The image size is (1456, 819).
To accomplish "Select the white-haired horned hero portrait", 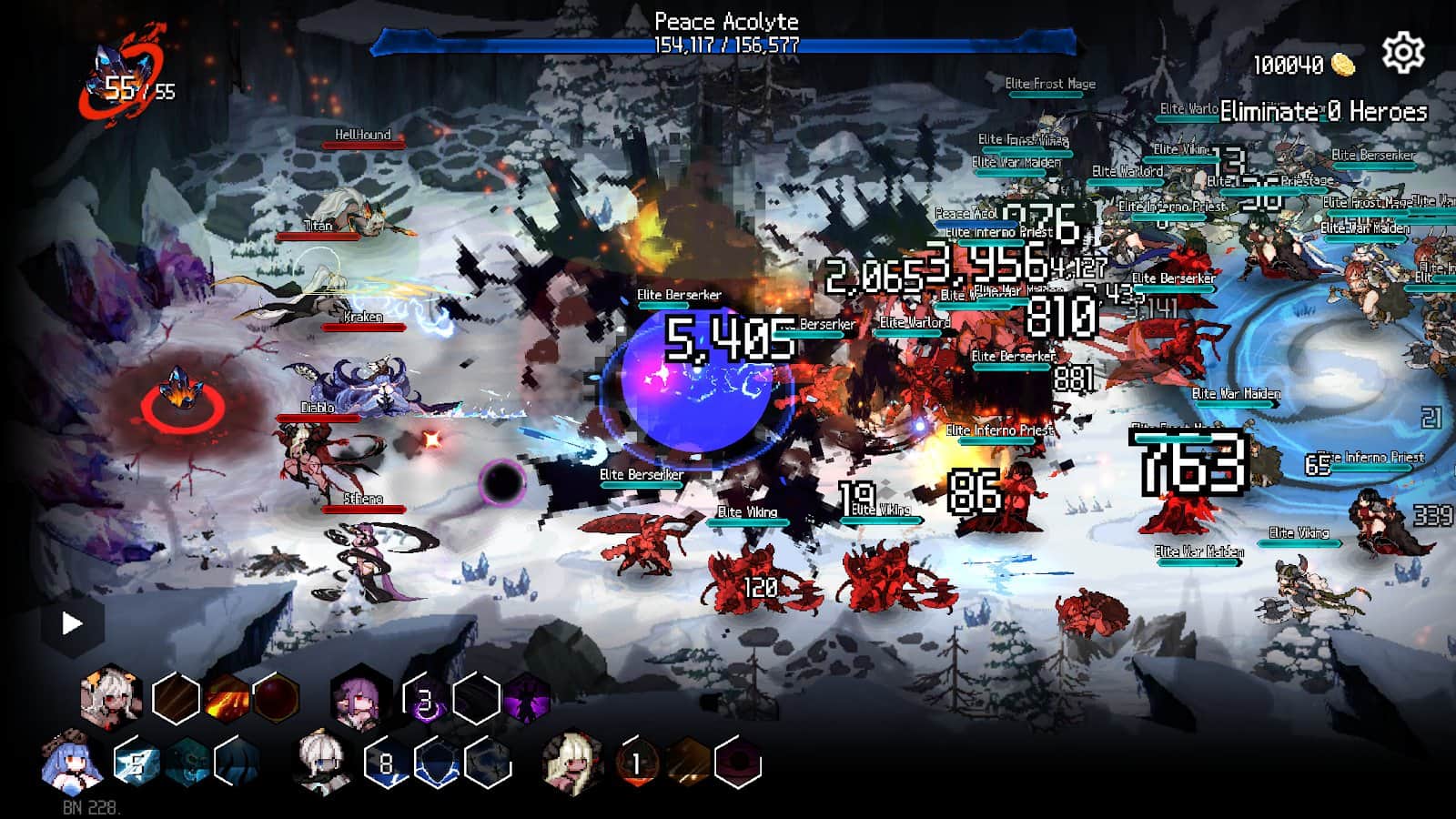I will (111, 696).
